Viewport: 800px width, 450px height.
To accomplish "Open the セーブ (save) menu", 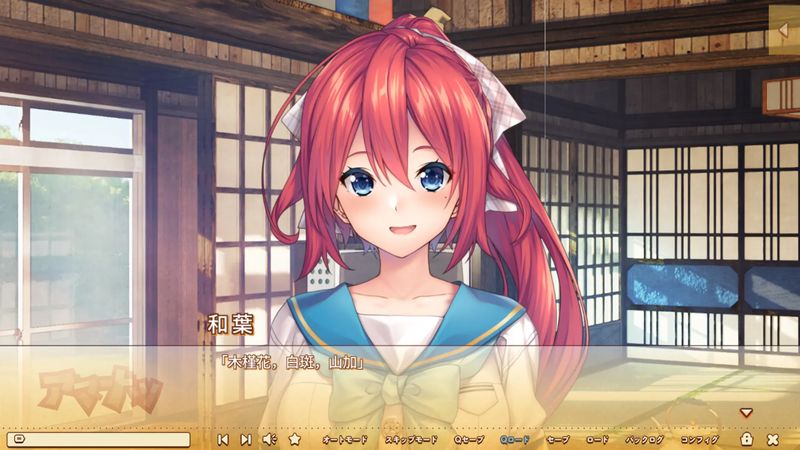I will point(558,439).
